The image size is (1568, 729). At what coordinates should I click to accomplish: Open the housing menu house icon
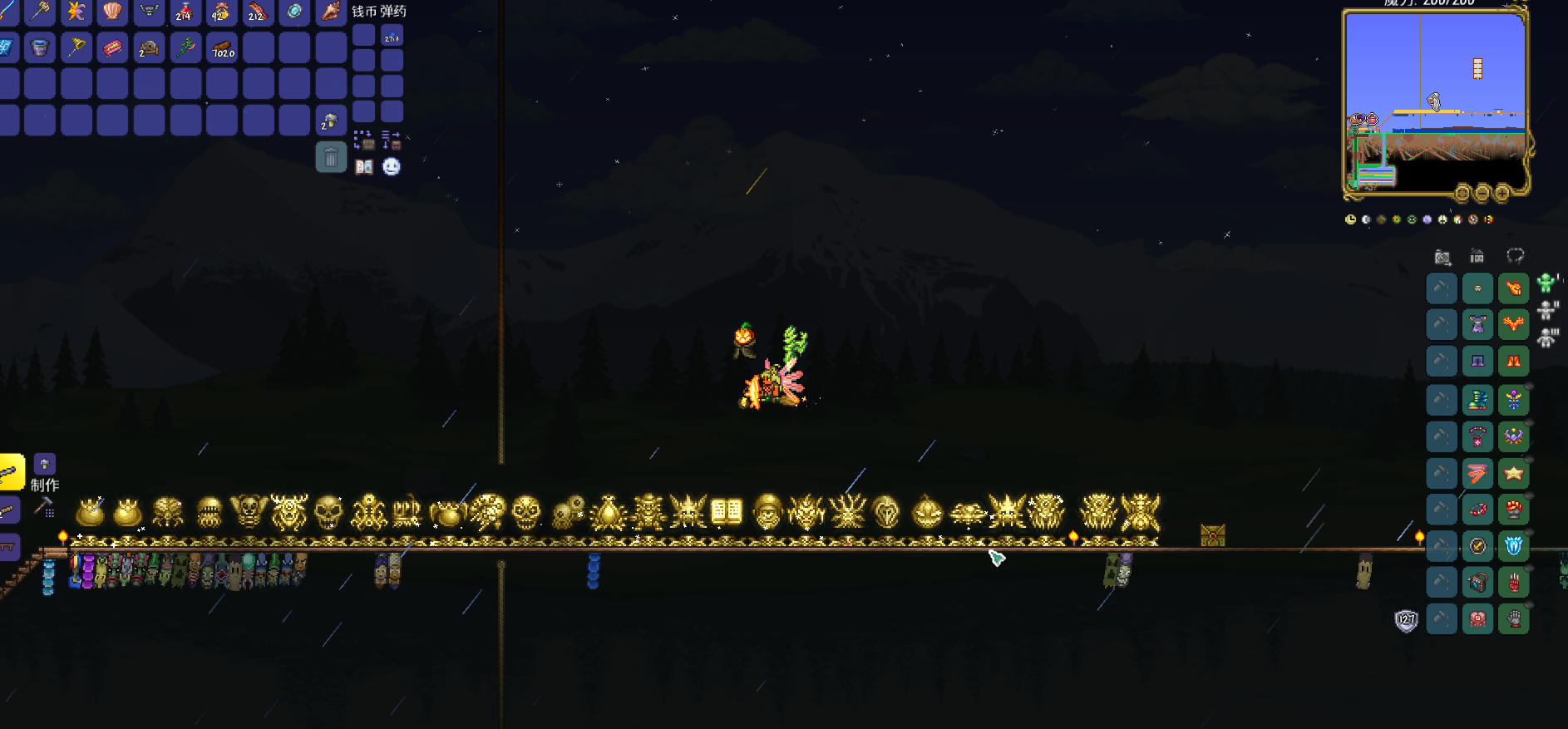(x=1477, y=256)
